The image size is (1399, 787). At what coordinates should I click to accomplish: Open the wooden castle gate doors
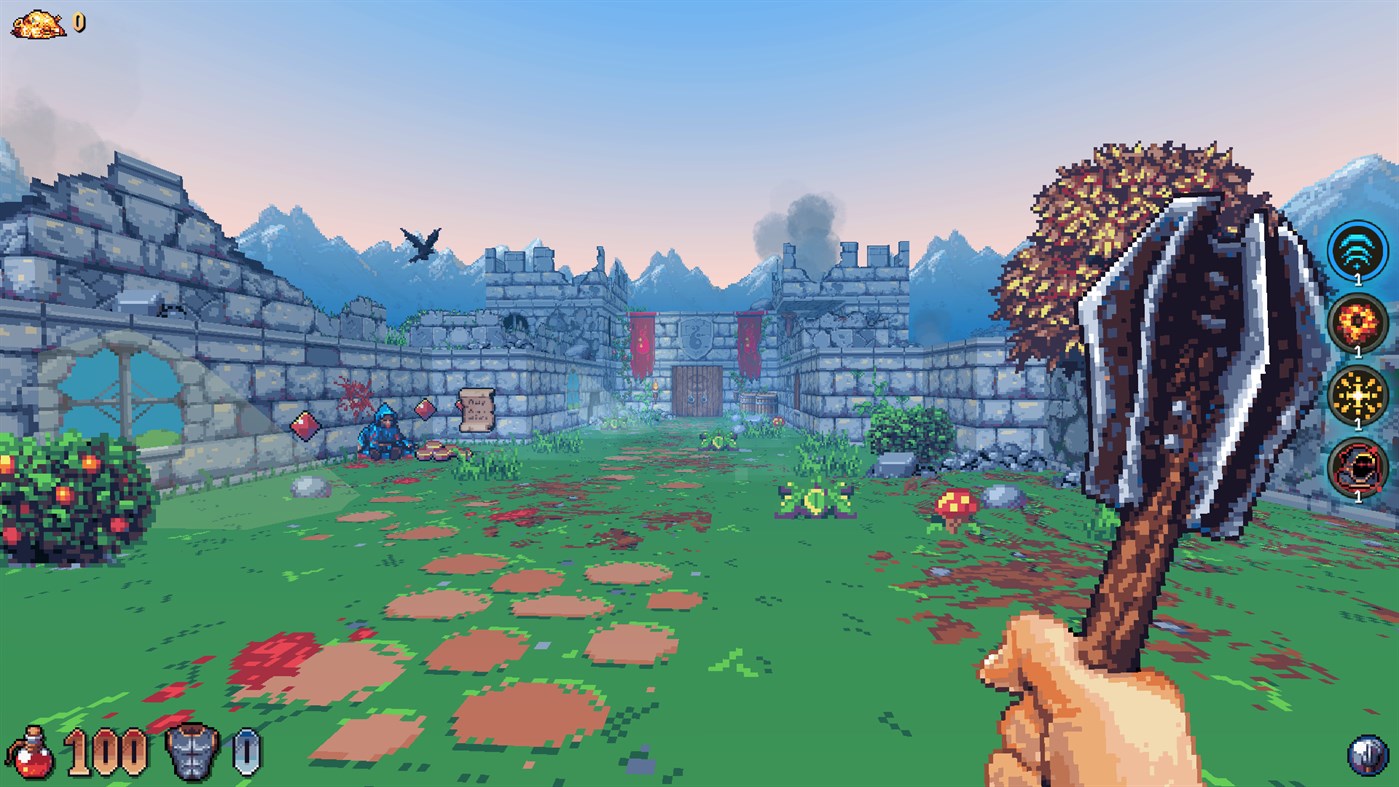[x=697, y=392]
